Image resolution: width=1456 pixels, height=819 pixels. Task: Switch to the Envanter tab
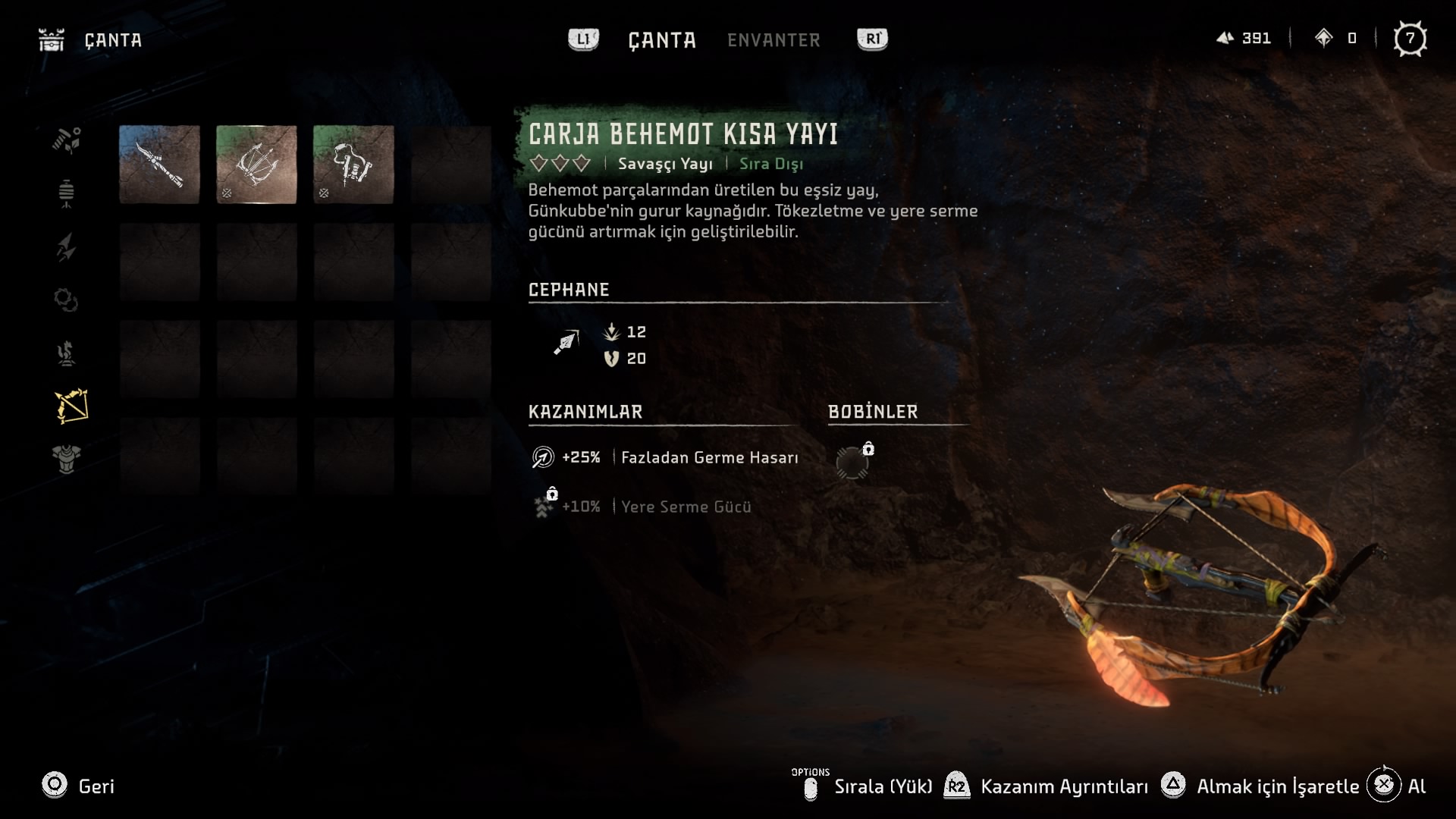pyautogui.click(x=773, y=40)
